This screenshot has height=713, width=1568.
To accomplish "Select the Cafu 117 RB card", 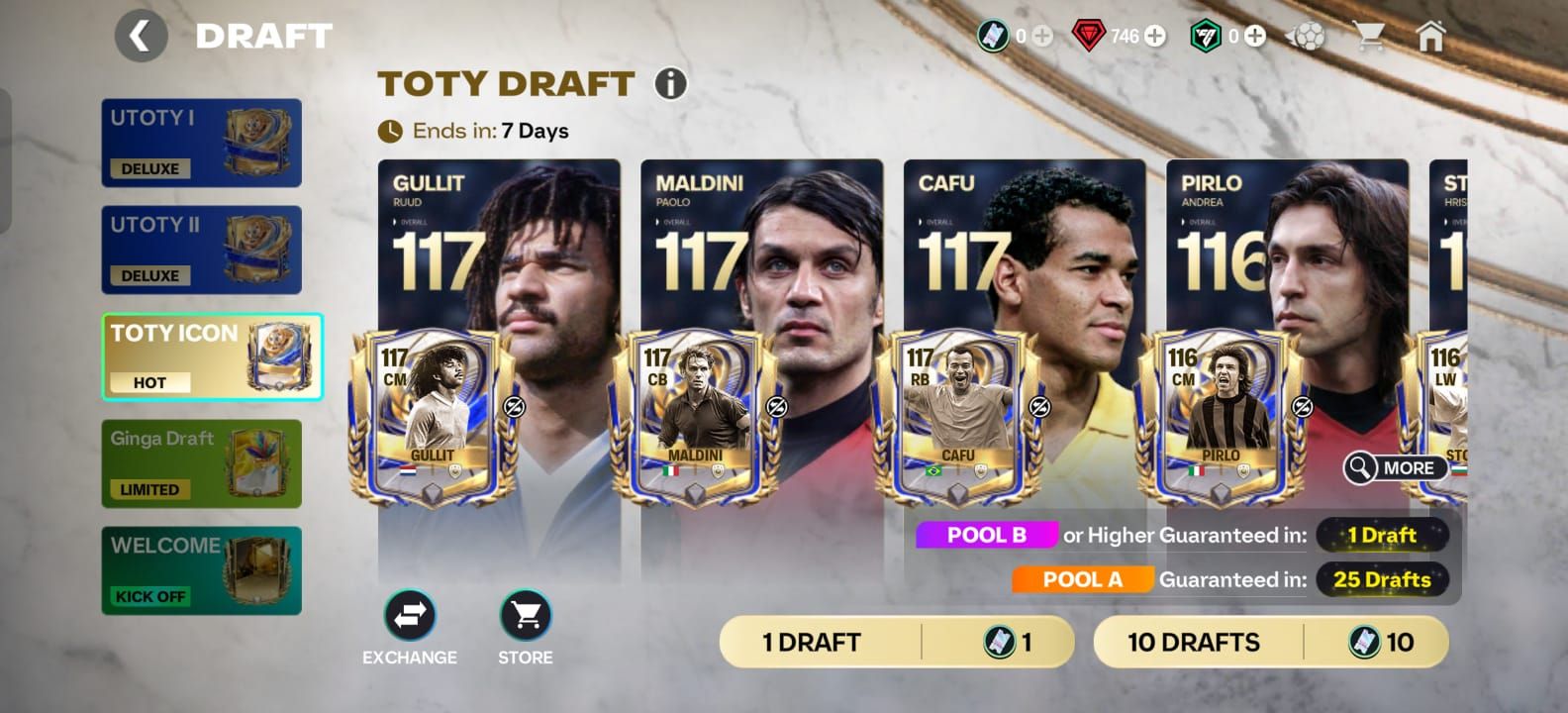I will (957, 416).
